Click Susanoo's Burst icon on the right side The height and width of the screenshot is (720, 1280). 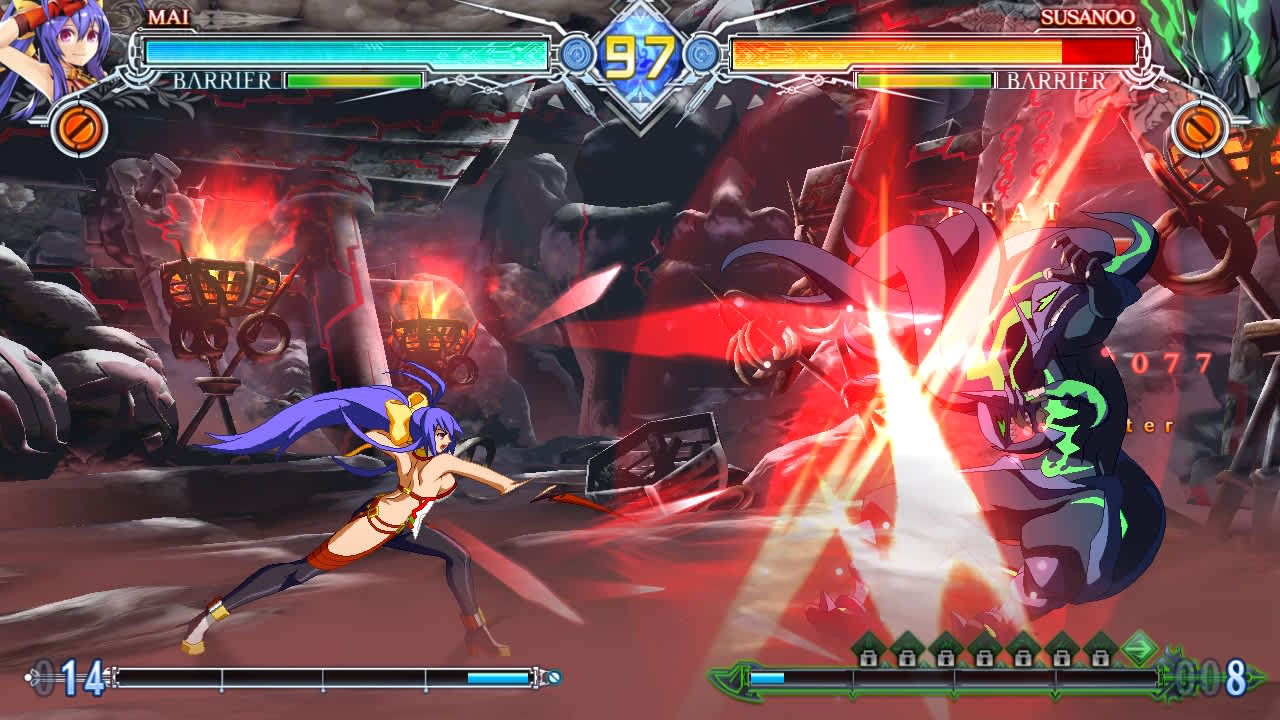click(x=1201, y=128)
